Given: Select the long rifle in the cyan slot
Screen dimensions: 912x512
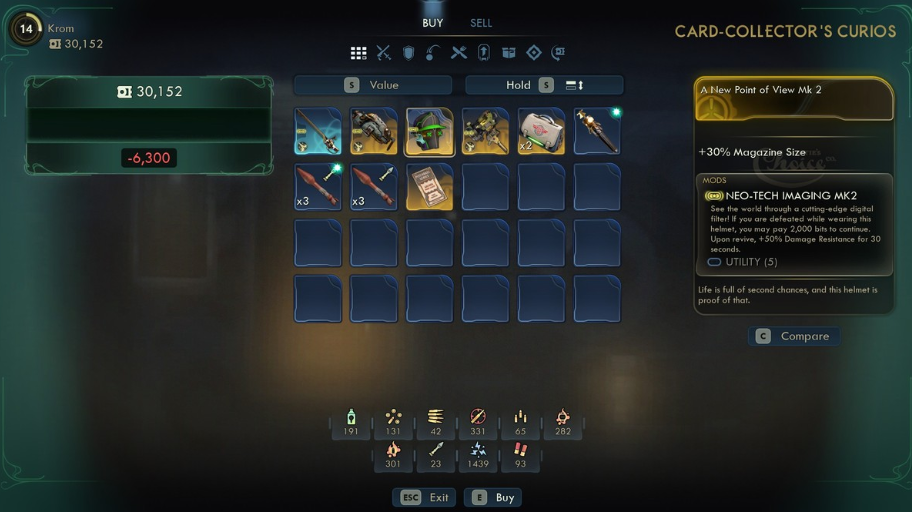Looking at the screenshot, I should click(x=318, y=132).
